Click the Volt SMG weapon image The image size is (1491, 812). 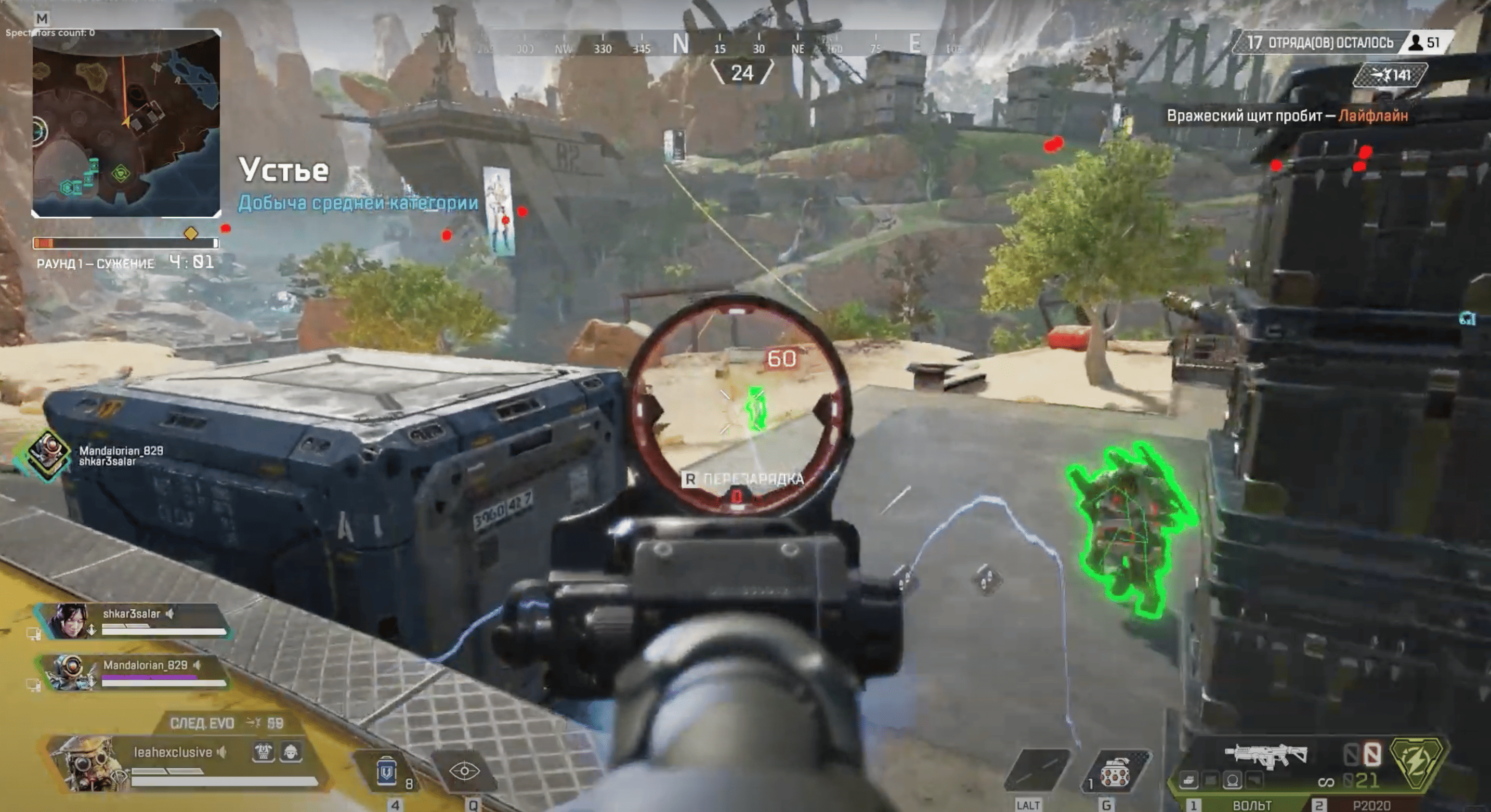point(1266,755)
